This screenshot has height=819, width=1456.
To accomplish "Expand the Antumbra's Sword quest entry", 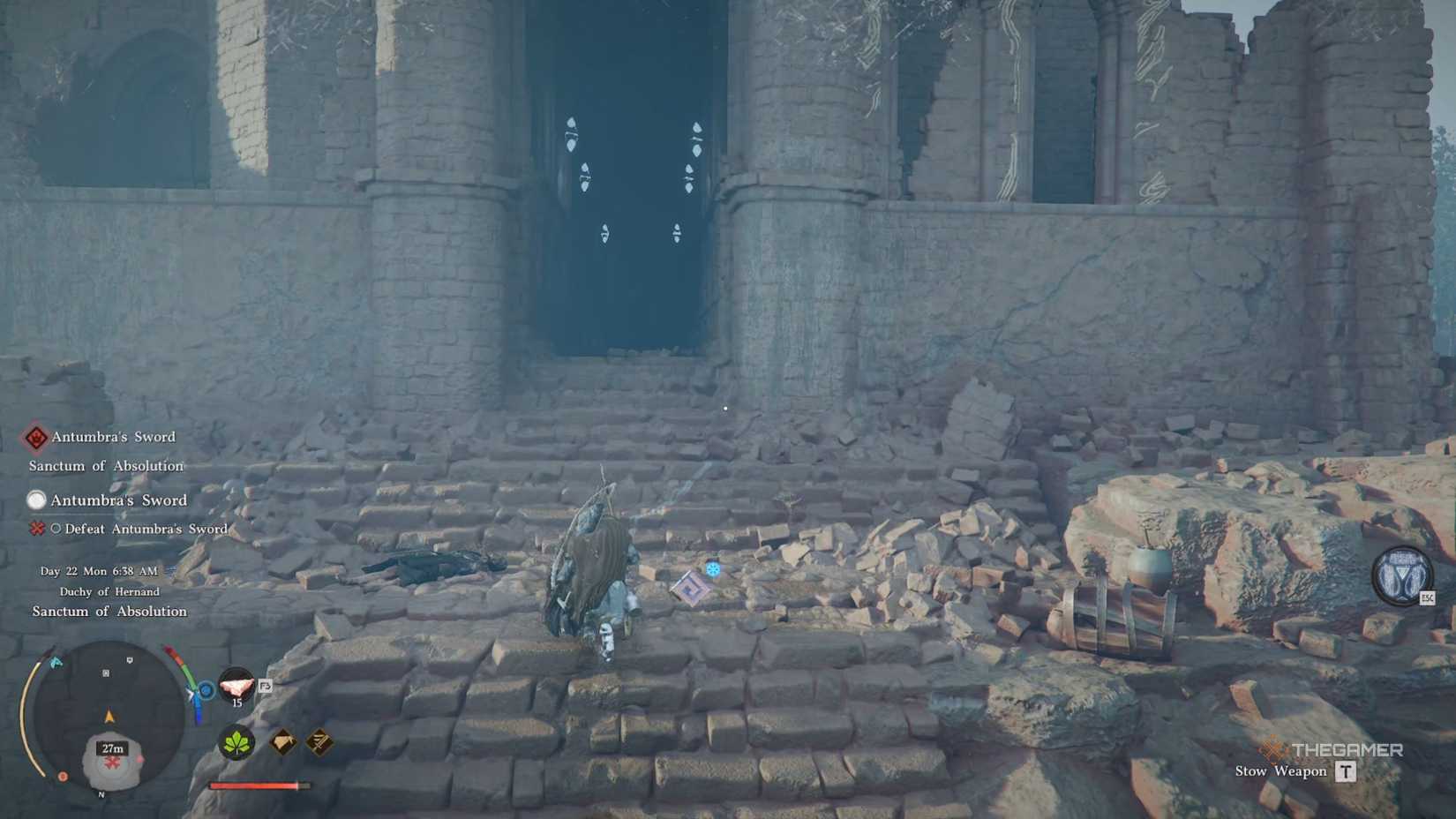I will (x=119, y=500).
